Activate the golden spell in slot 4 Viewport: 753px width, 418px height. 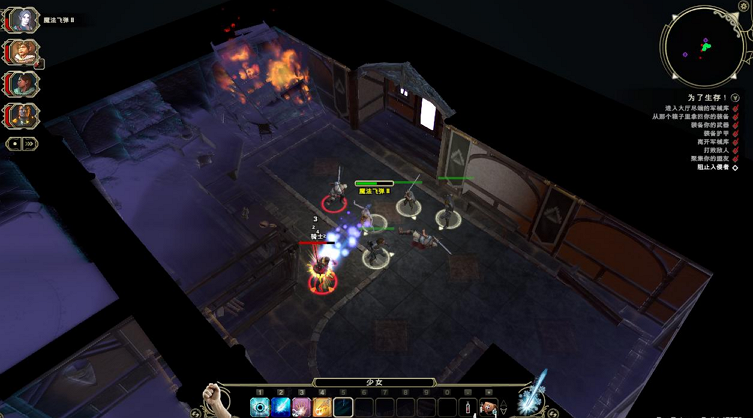click(x=321, y=407)
